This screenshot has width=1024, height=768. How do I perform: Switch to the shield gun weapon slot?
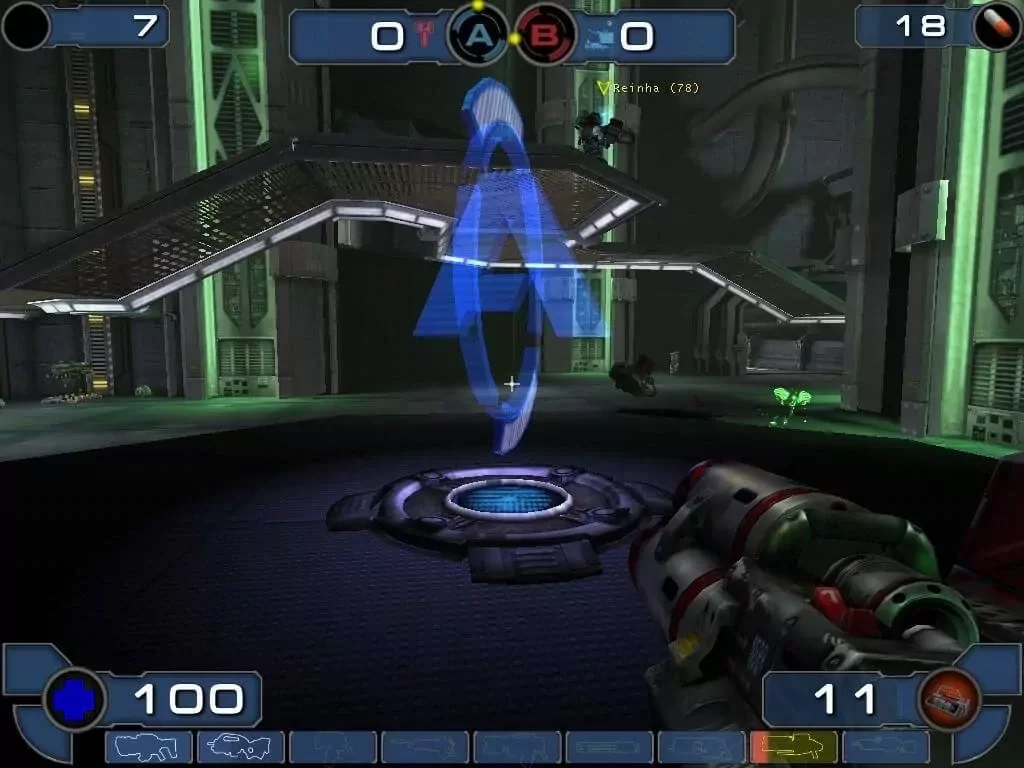148,747
